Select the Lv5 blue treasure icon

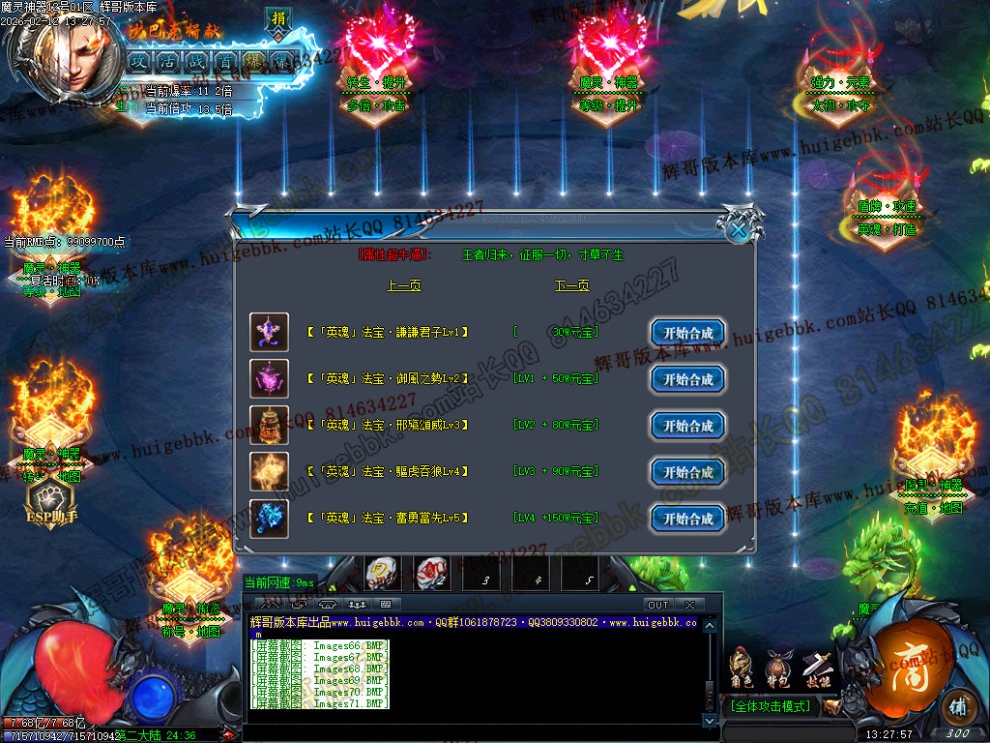269,519
